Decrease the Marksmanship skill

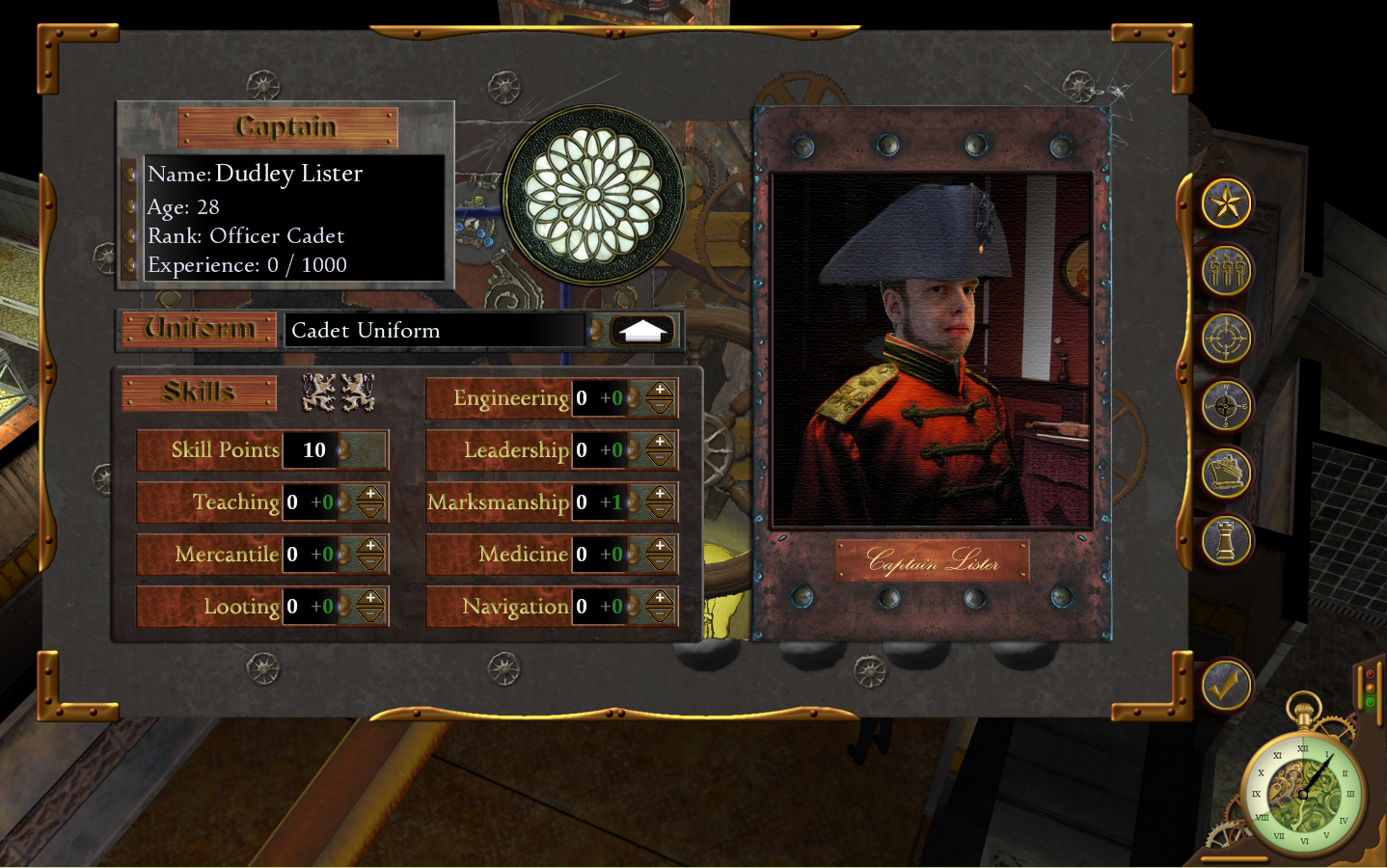pos(660,510)
